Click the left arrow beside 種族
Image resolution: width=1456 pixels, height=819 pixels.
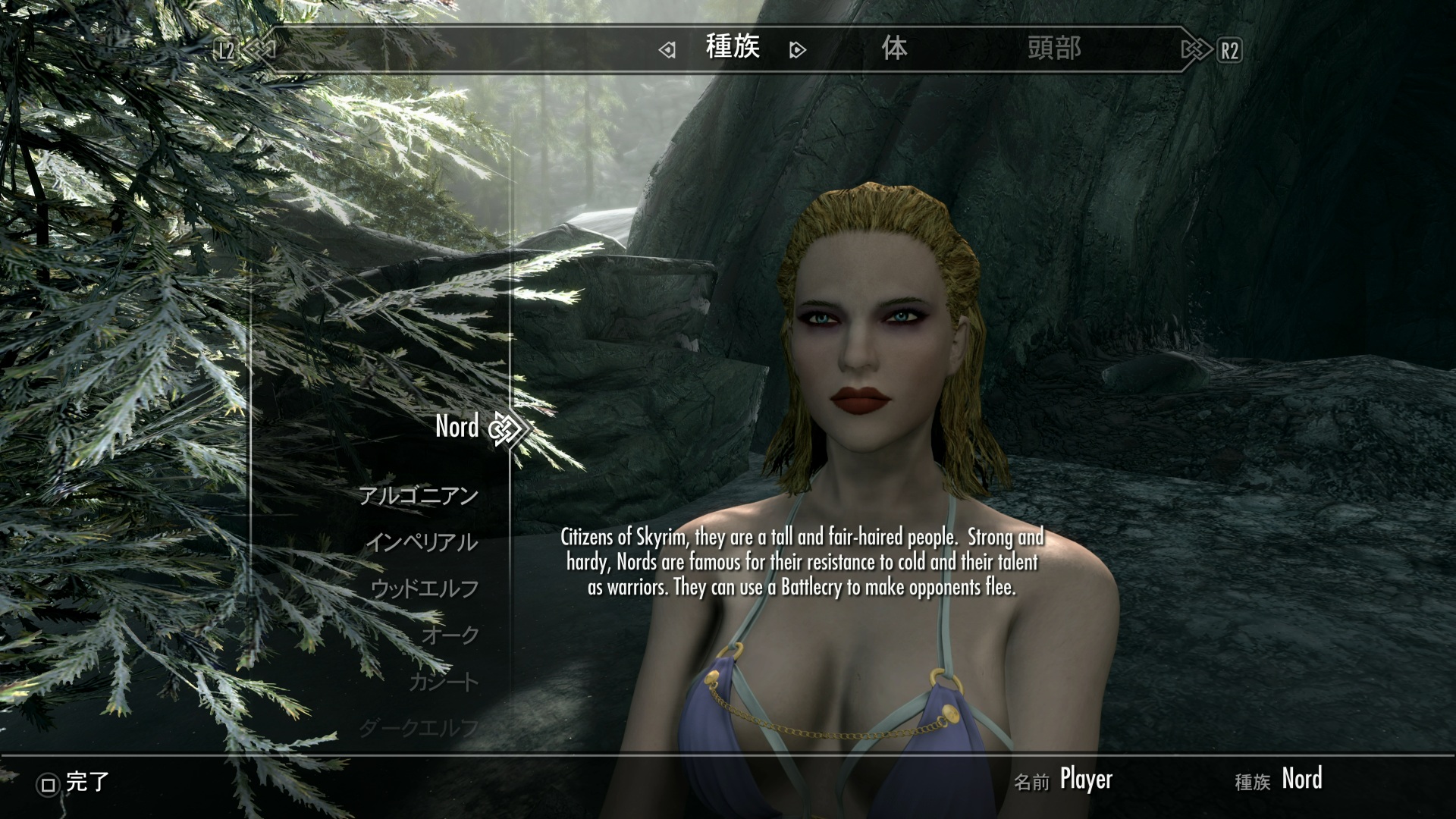(667, 51)
